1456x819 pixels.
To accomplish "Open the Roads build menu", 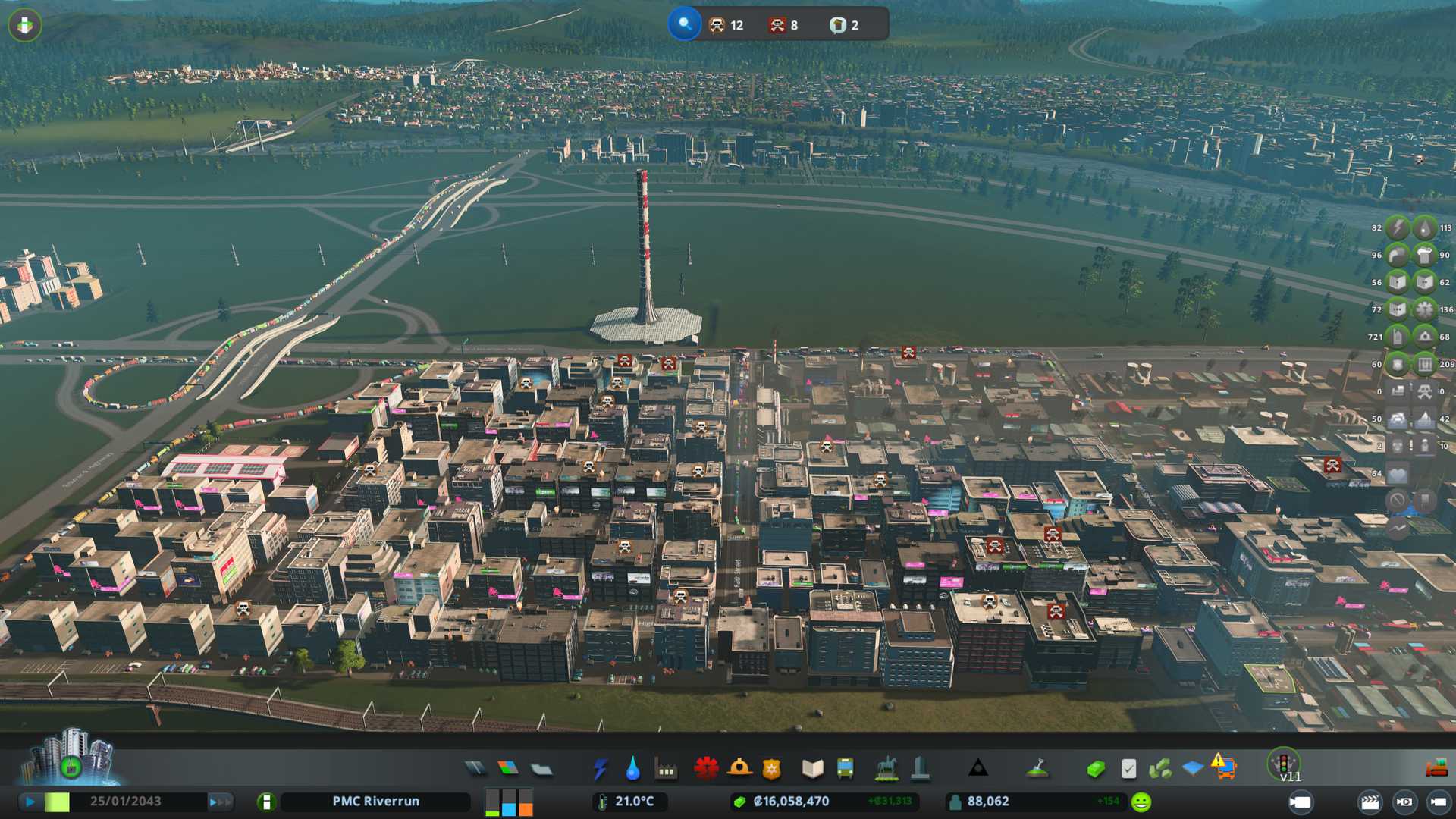I will [475, 769].
